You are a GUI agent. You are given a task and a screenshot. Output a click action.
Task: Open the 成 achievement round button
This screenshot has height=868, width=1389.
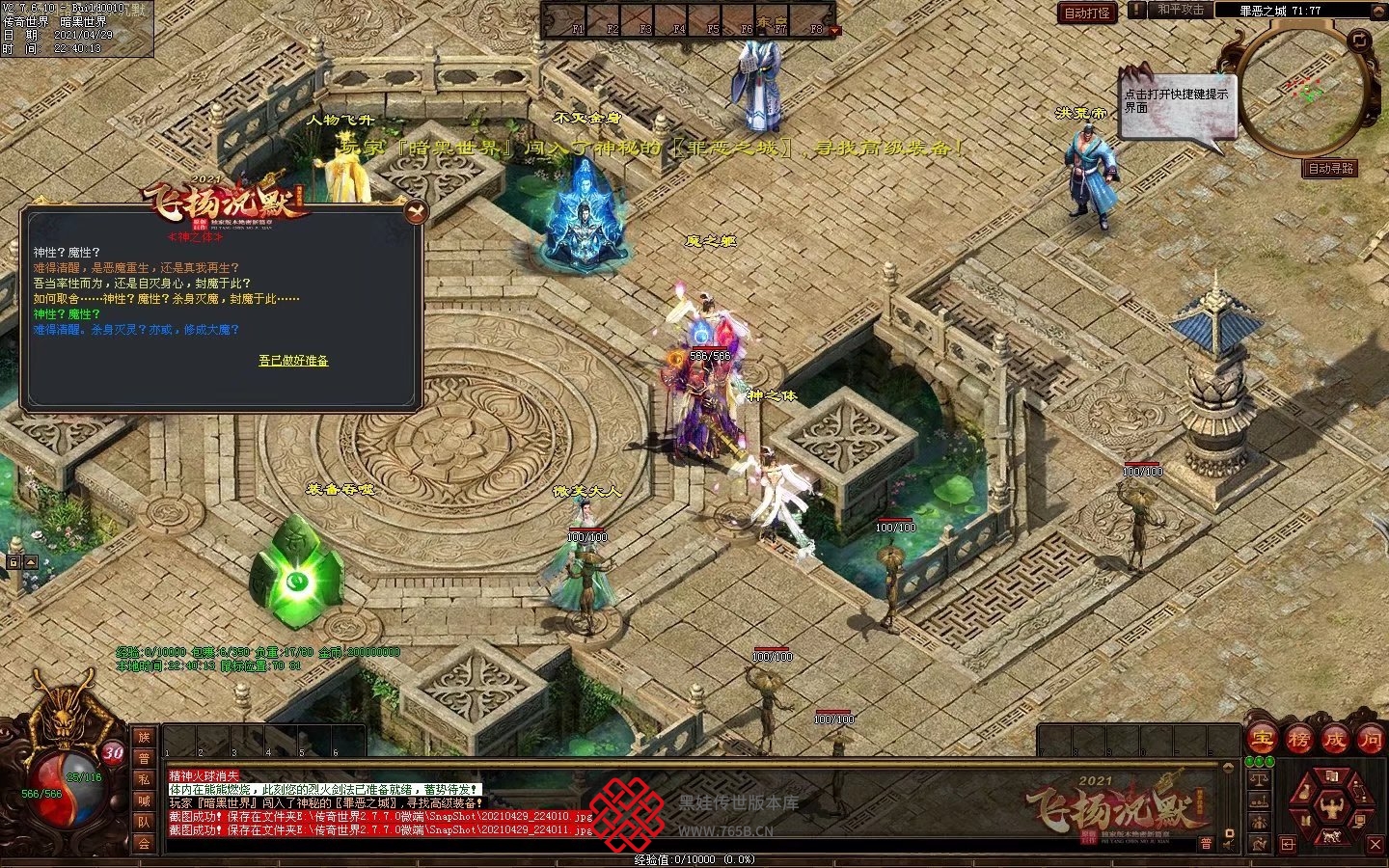point(1334,740)
